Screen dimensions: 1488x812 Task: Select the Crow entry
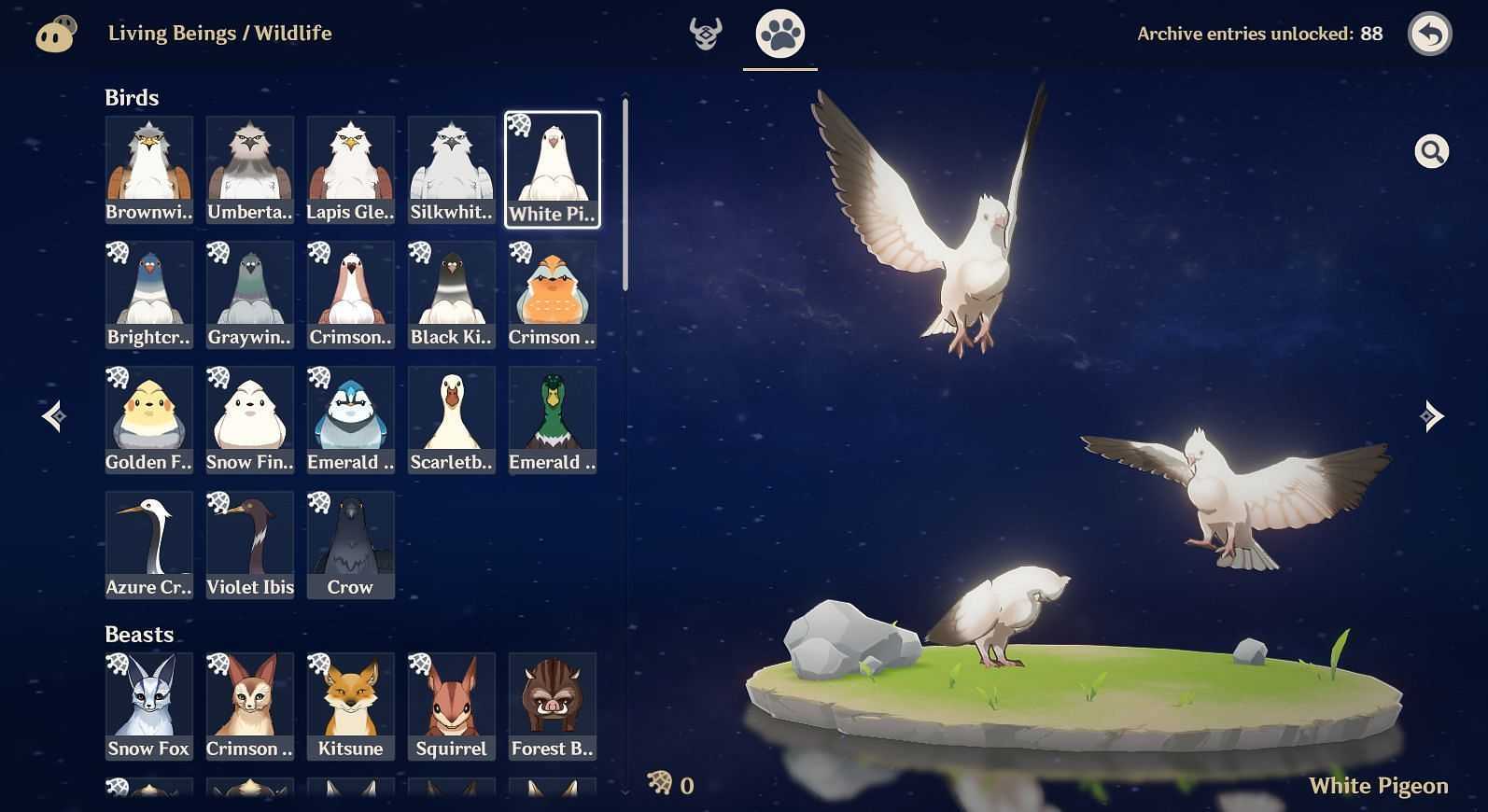tap(351, 545)
